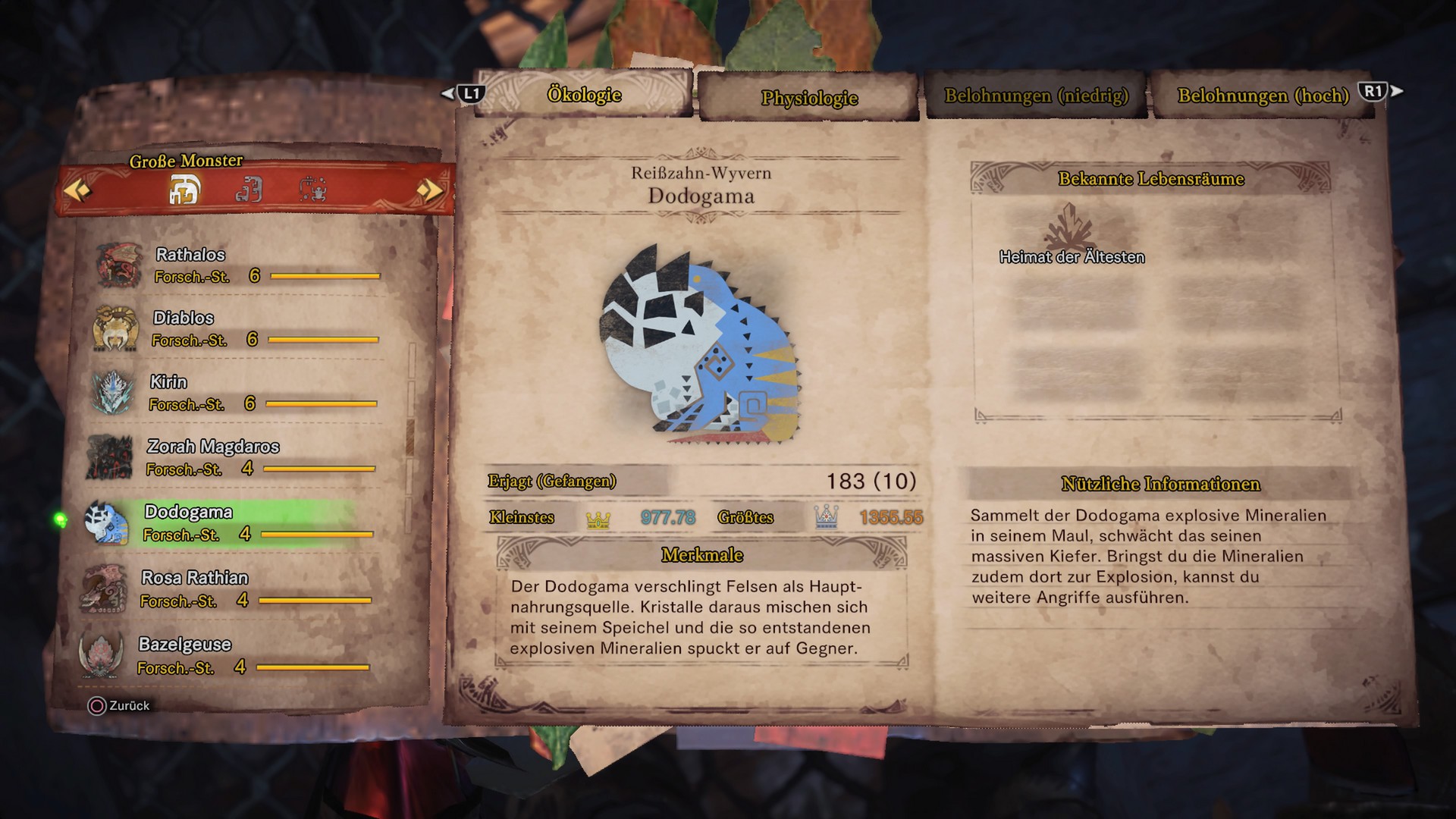Switch to the Ökologie tab
This screenshot has height=819, width=1456.
tap(584, 95)
